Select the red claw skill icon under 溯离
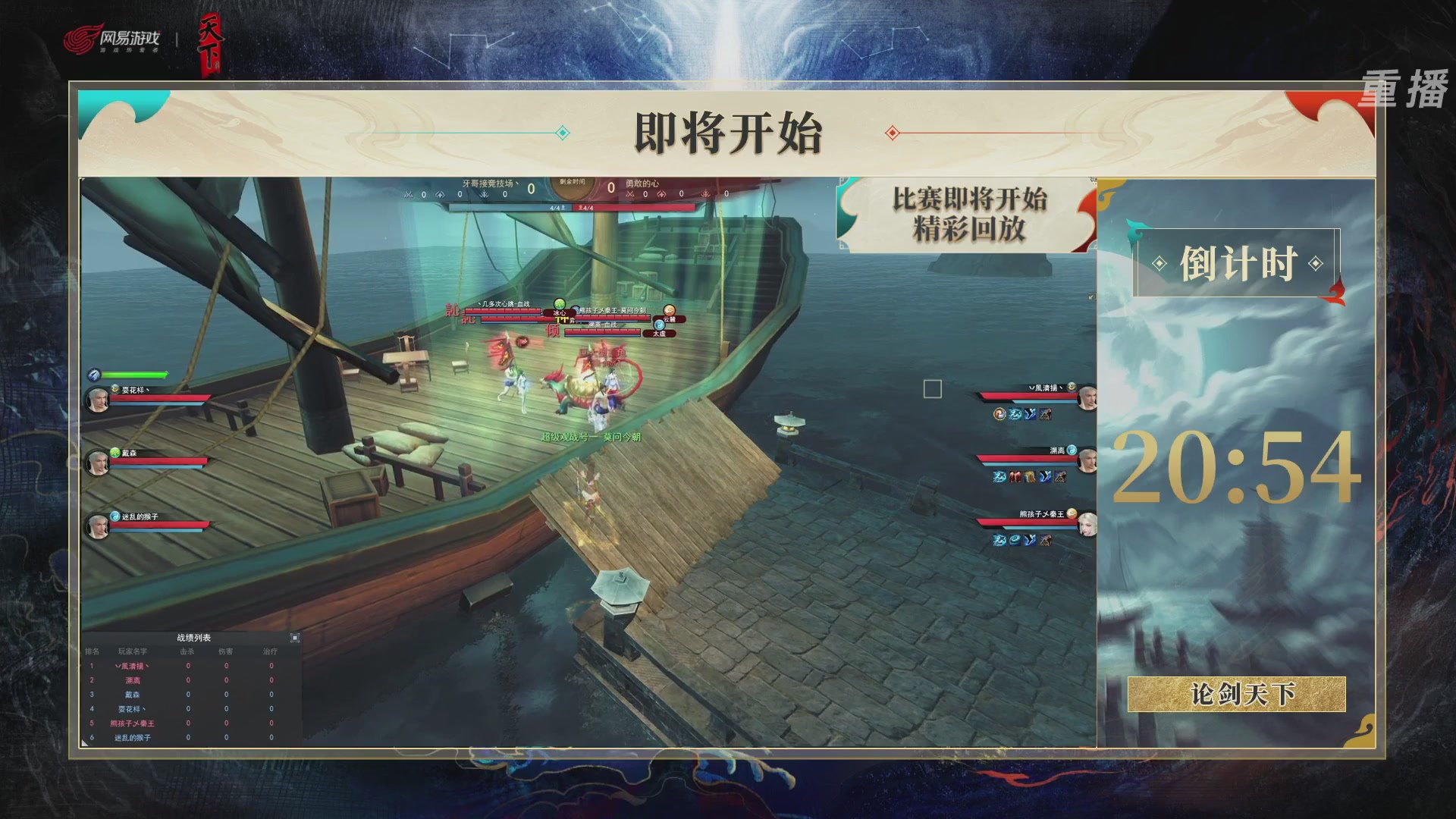This screenshot has height=819, width=1456. (1015, 476)
